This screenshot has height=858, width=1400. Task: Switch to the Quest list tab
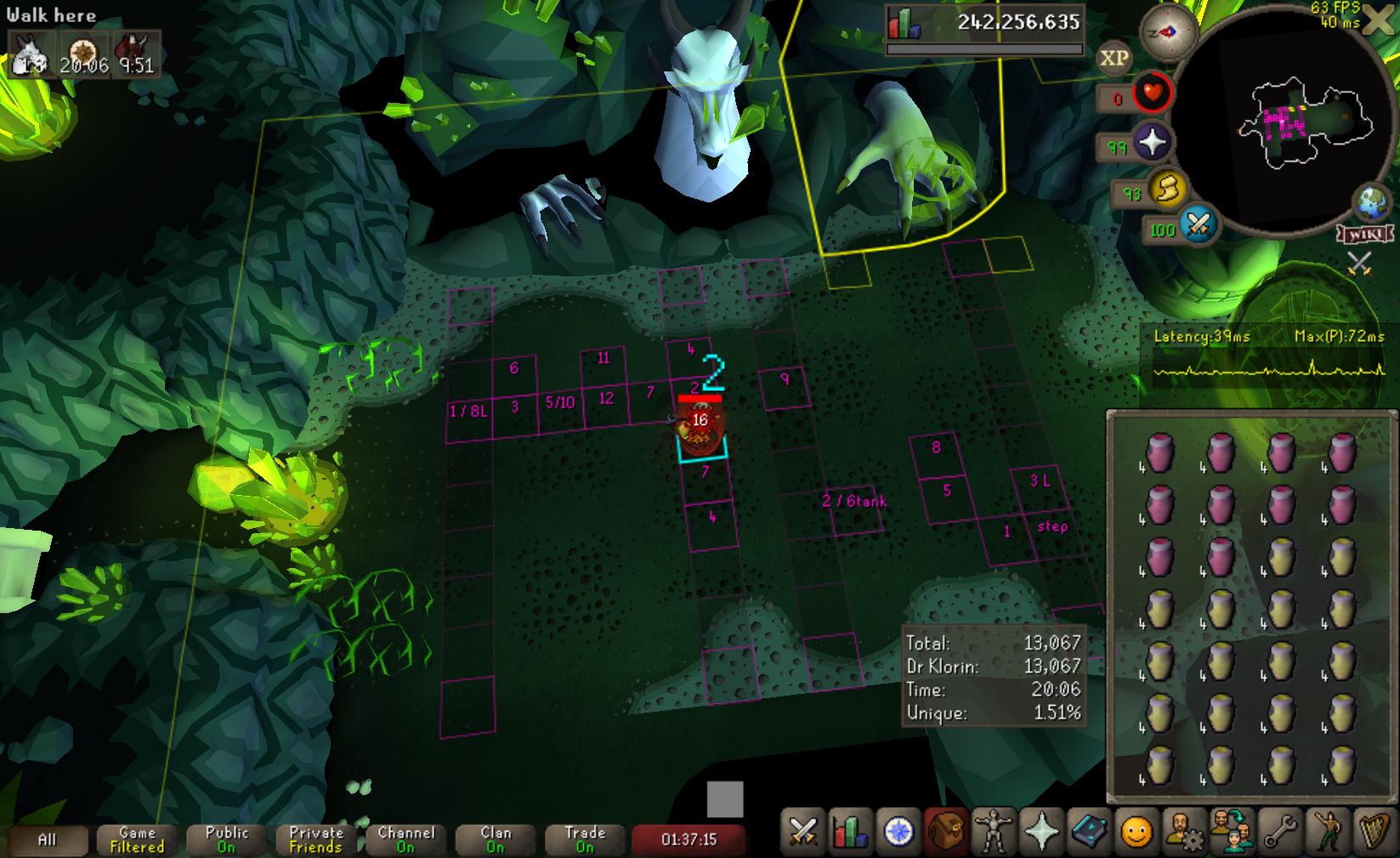pyautogui.click(x=898, y=832)
